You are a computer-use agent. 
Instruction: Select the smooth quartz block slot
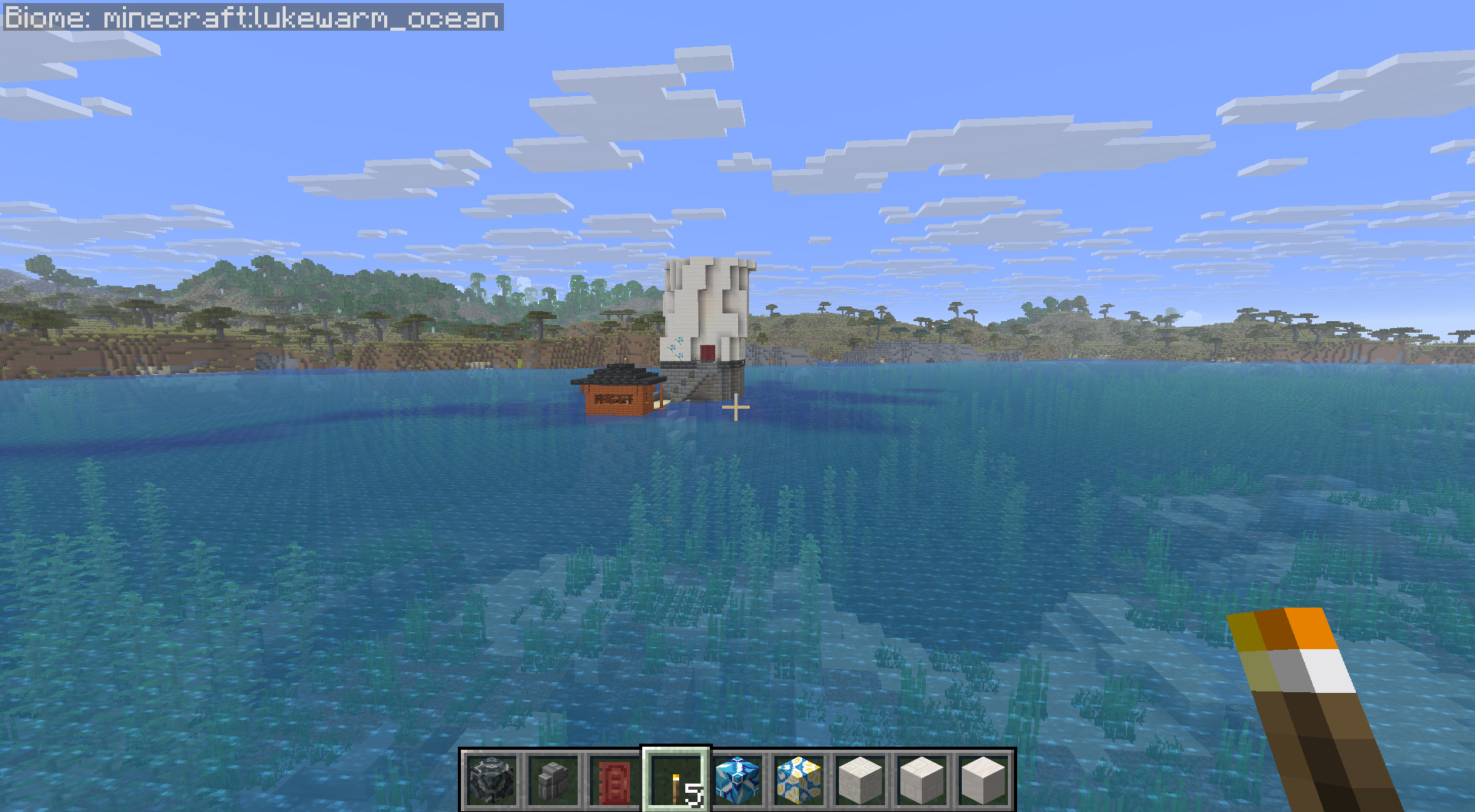[x=983, y=780]
